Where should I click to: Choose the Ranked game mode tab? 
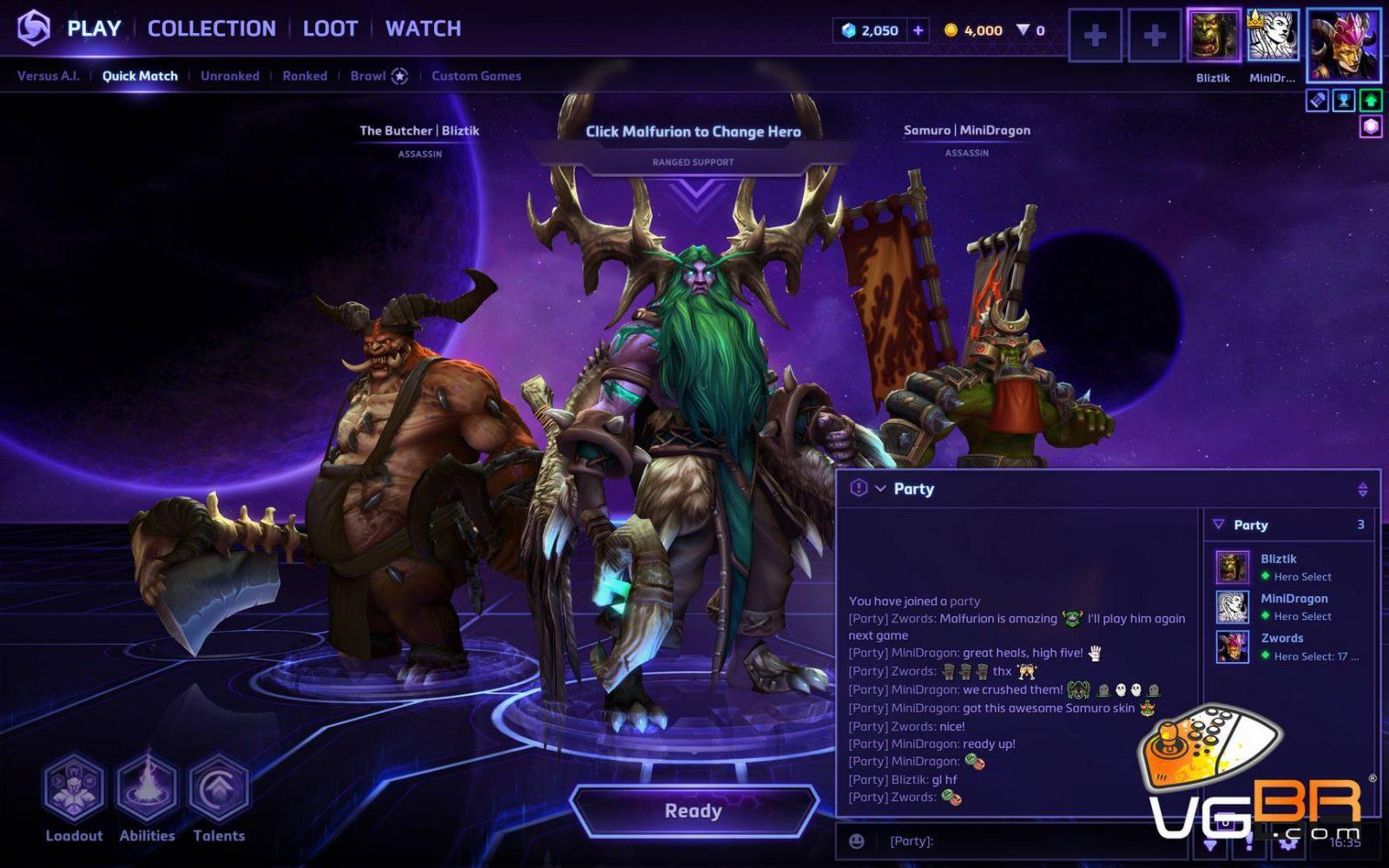[304, 76]
